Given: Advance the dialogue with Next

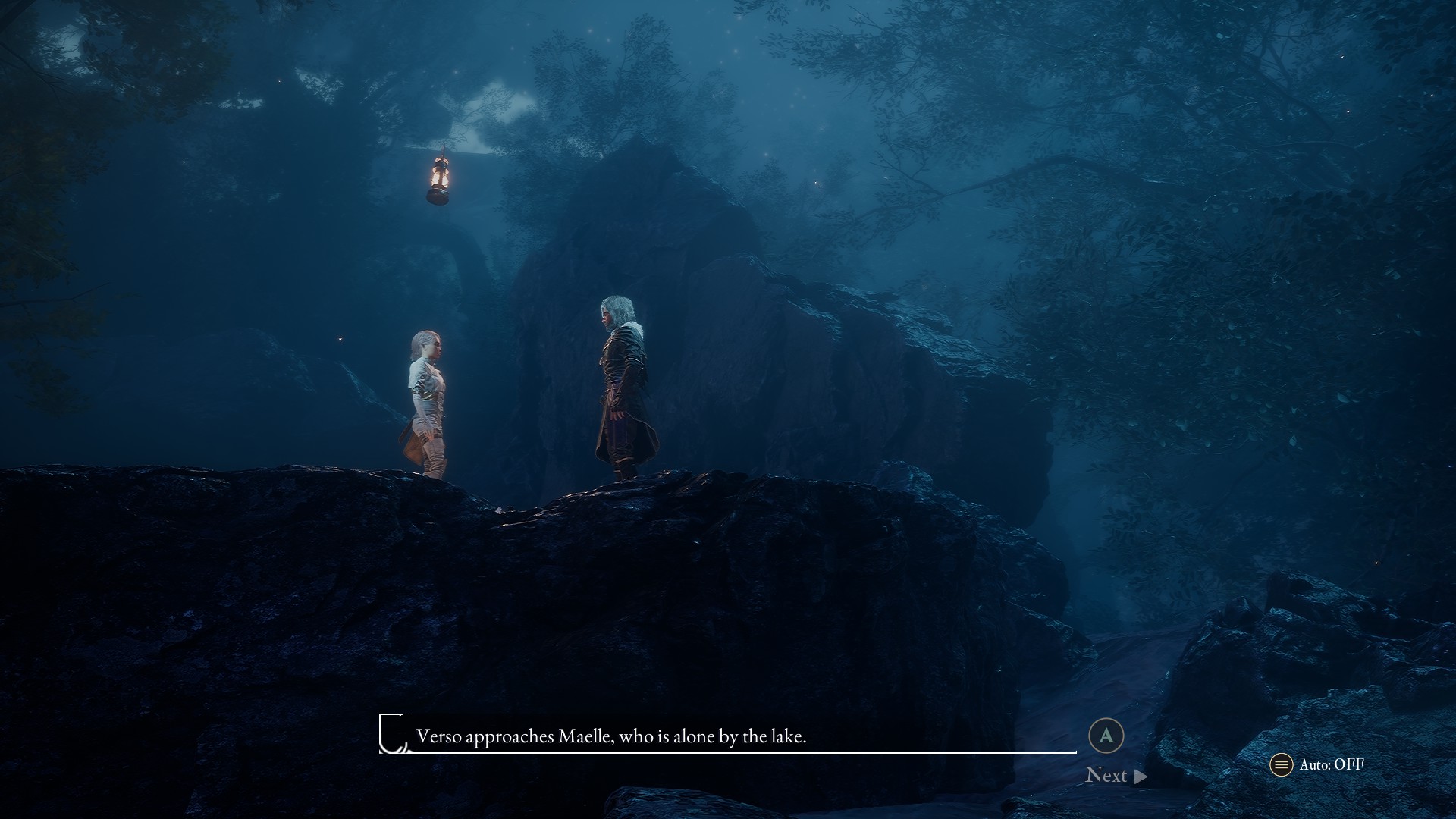Looking at the screenshot, I should tap(1115, 775).
